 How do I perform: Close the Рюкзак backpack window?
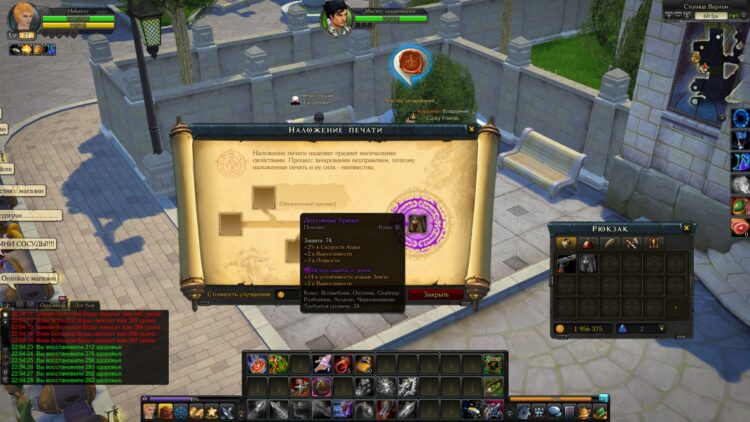[x=686, y=227]
